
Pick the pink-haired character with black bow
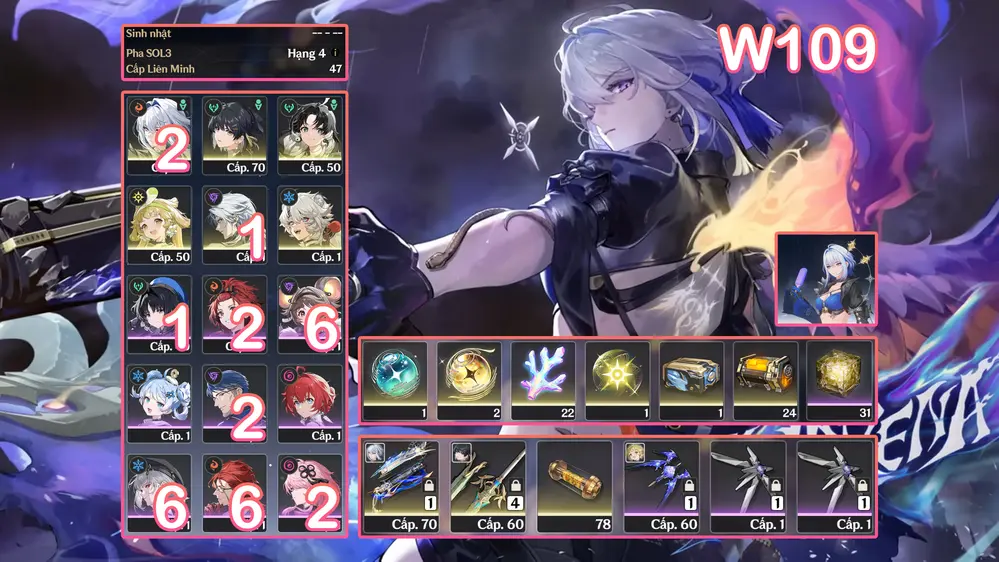(310, 492)
